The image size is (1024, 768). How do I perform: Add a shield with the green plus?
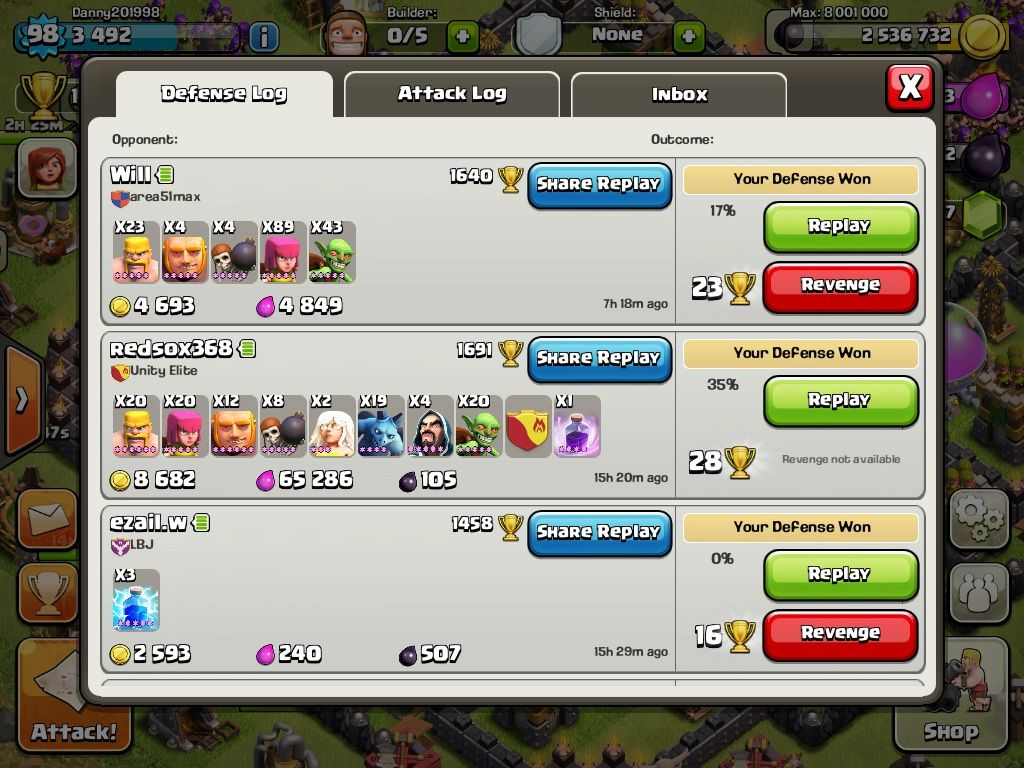(688, 37)
